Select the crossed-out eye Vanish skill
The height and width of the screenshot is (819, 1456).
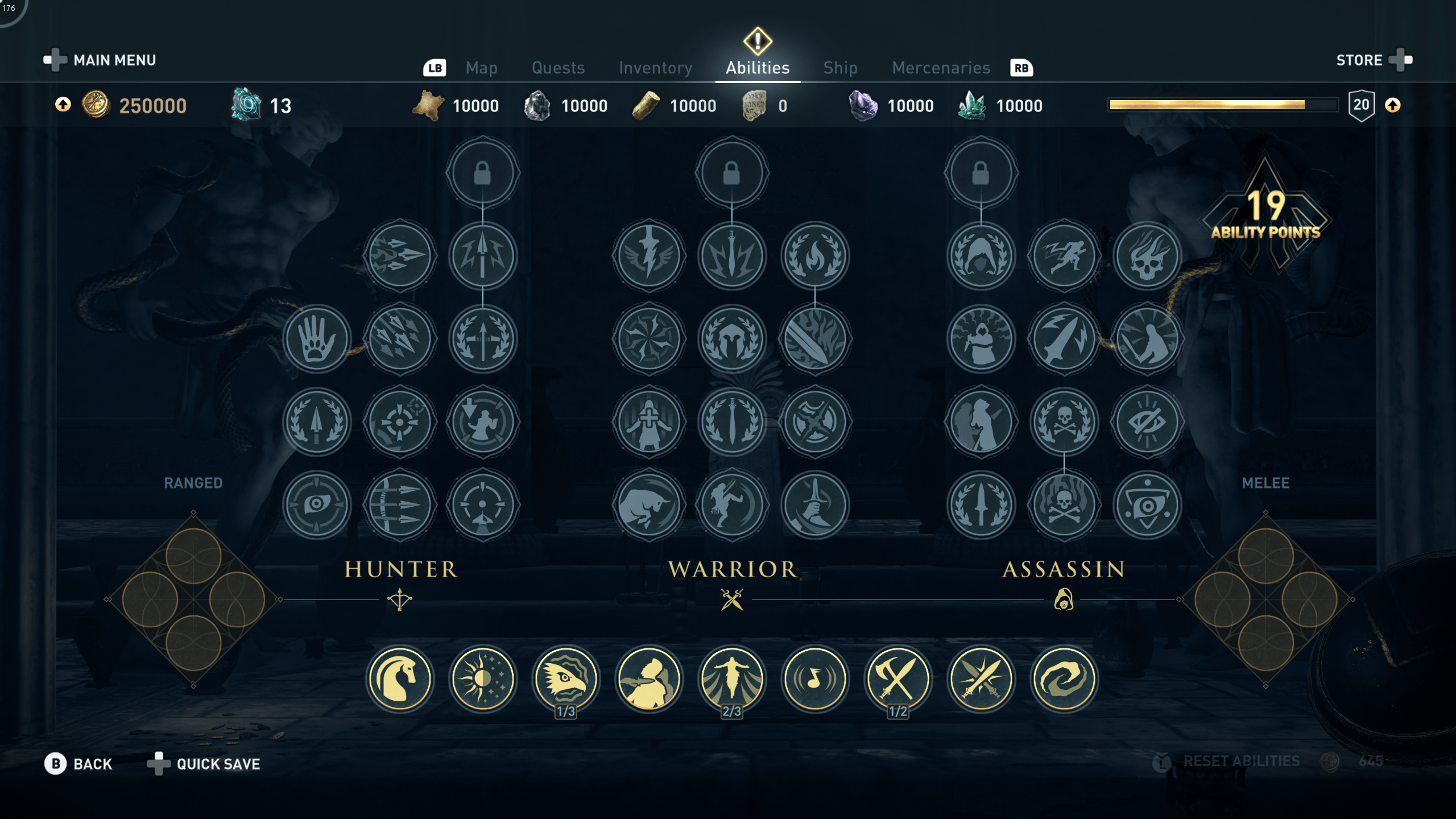coord(1147,421)
